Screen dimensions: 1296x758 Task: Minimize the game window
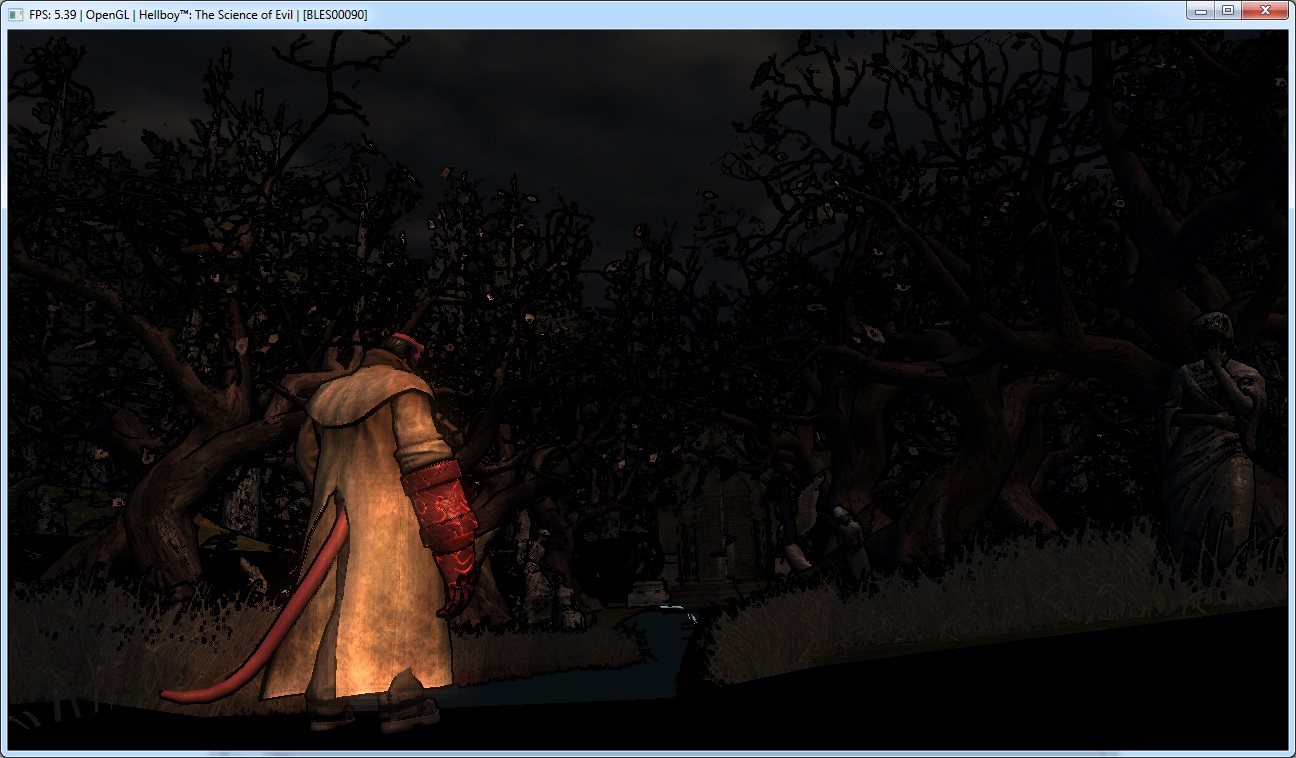tap(1201, 10)
